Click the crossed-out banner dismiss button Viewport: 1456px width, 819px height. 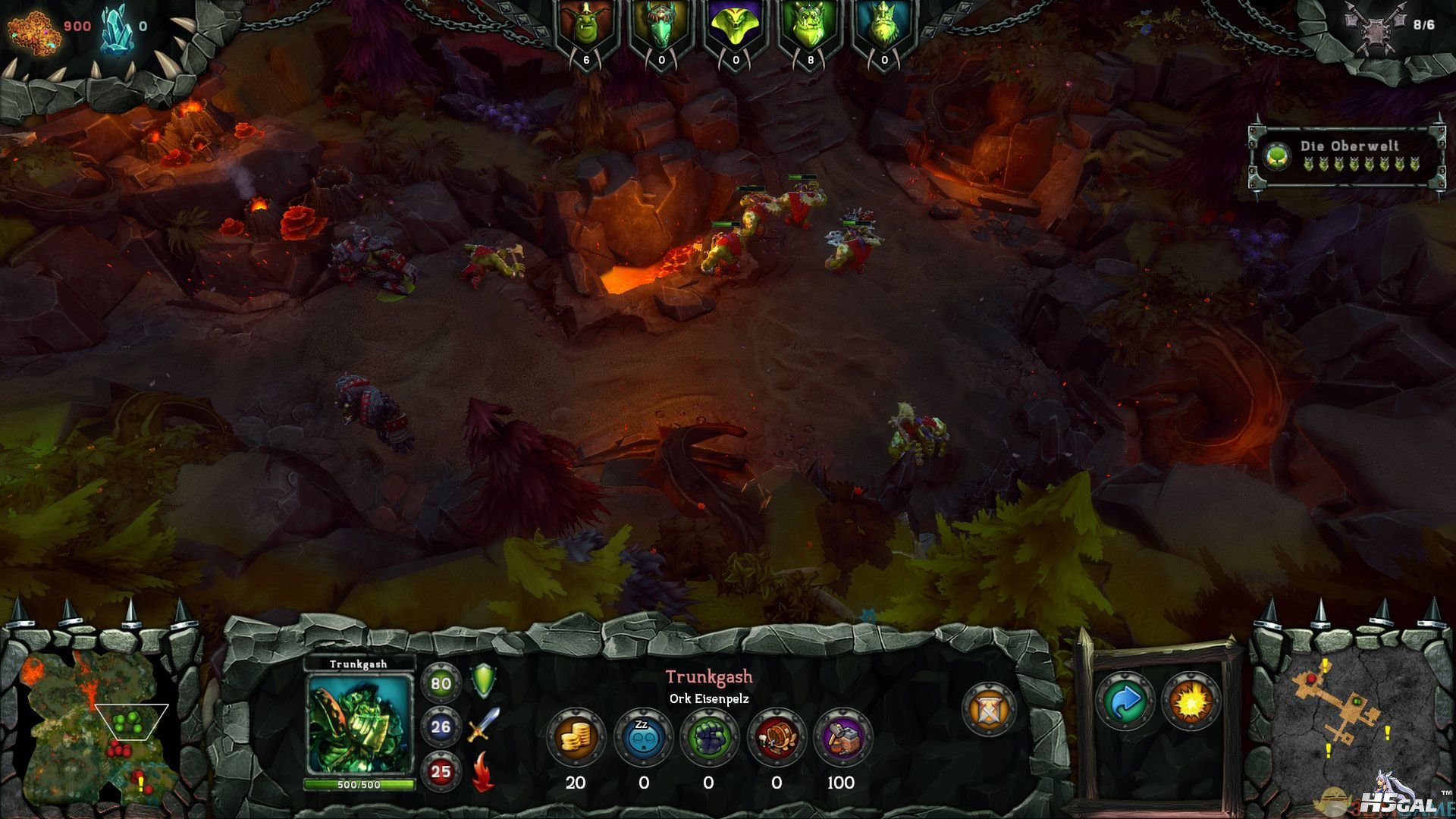click(x=988, y=709)
